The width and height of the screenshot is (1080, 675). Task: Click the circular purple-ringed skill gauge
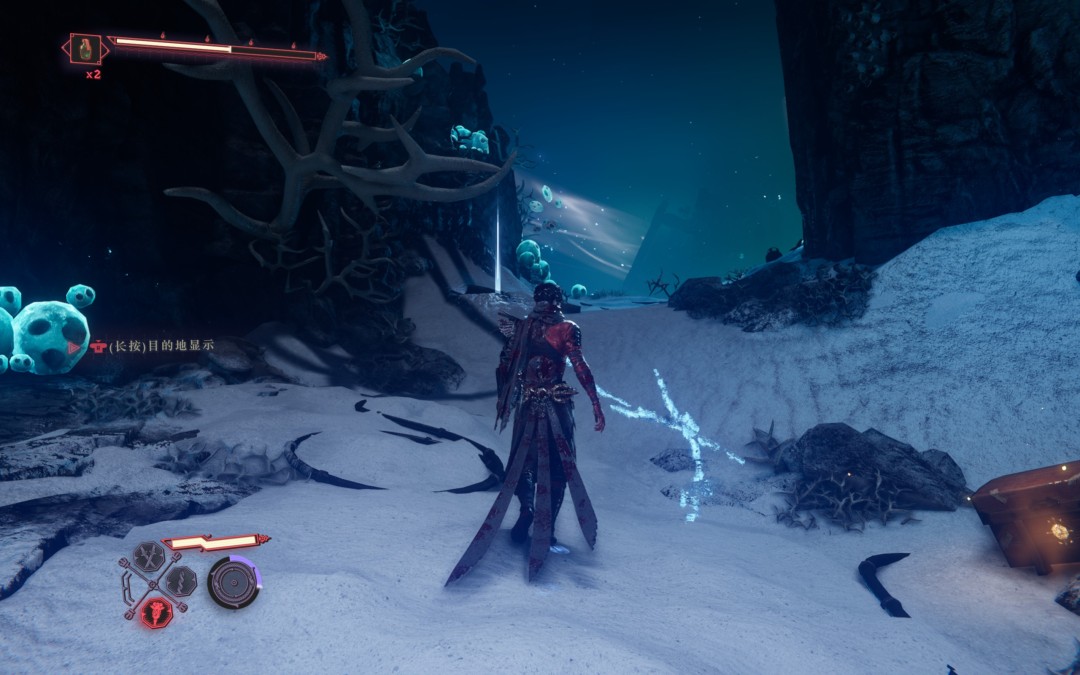click(233, 582)
